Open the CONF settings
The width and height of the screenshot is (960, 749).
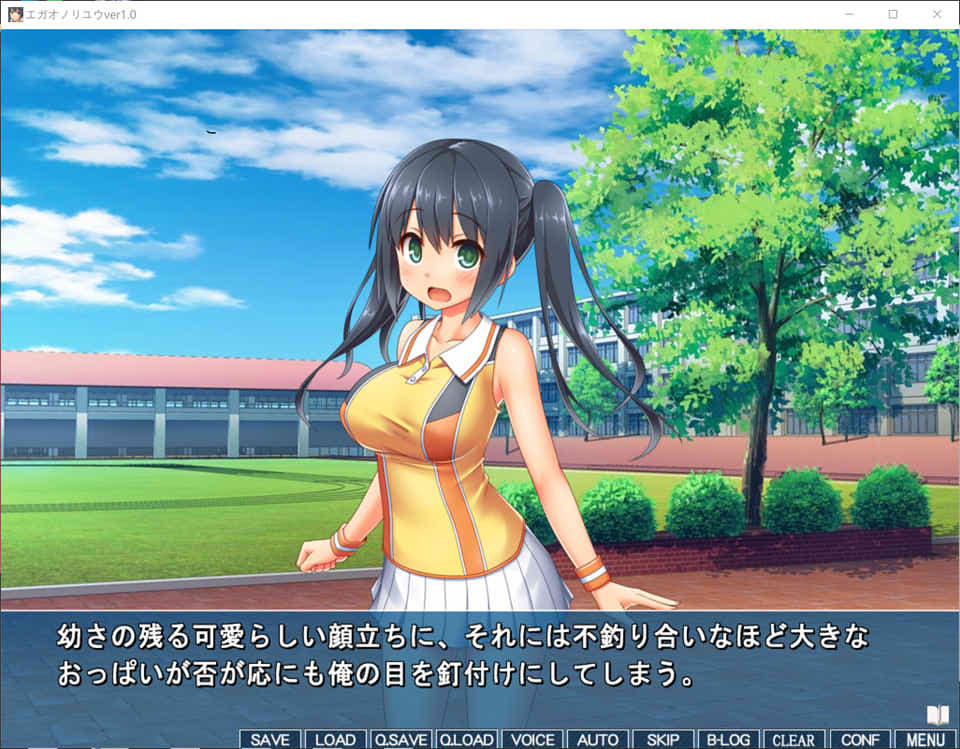pos(860,740)
